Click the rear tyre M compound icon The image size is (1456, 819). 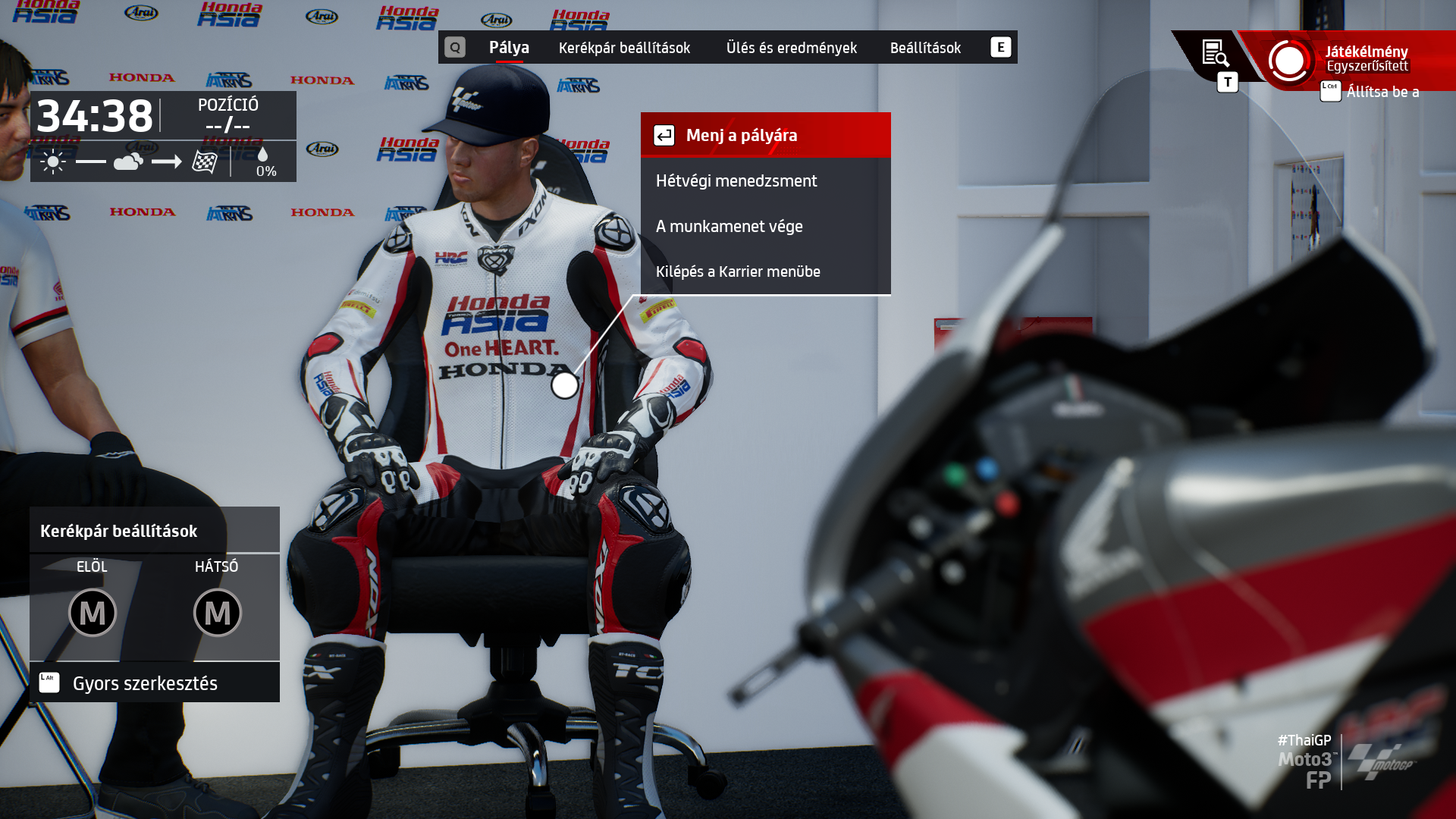217,613
